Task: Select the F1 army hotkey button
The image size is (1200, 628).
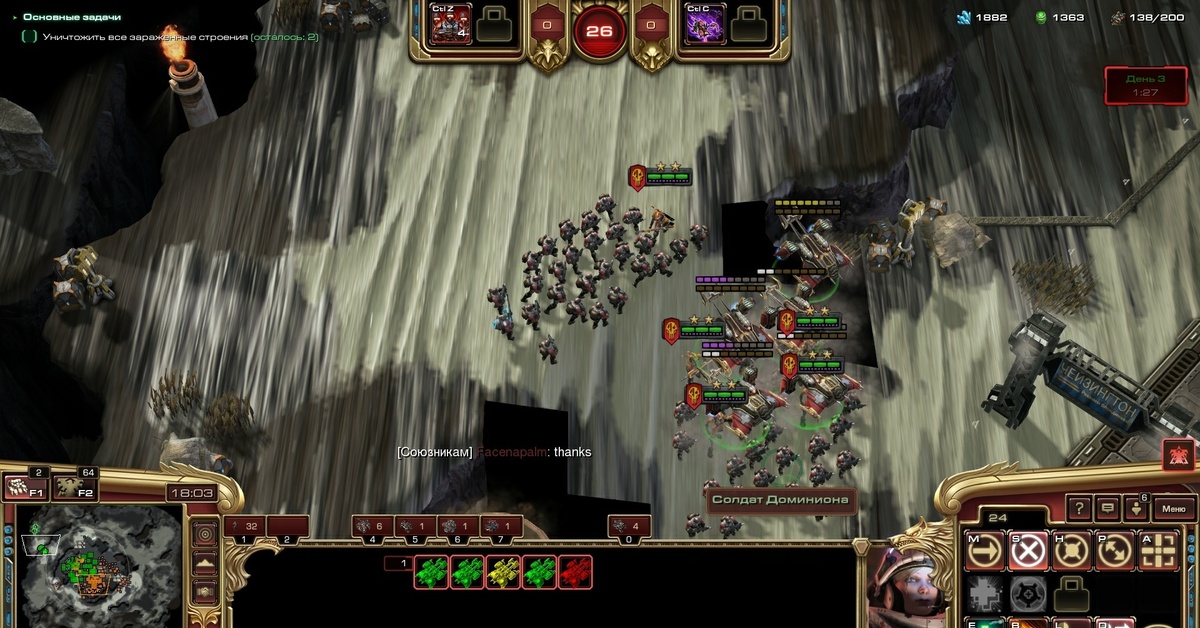Action: pos(26,487)
